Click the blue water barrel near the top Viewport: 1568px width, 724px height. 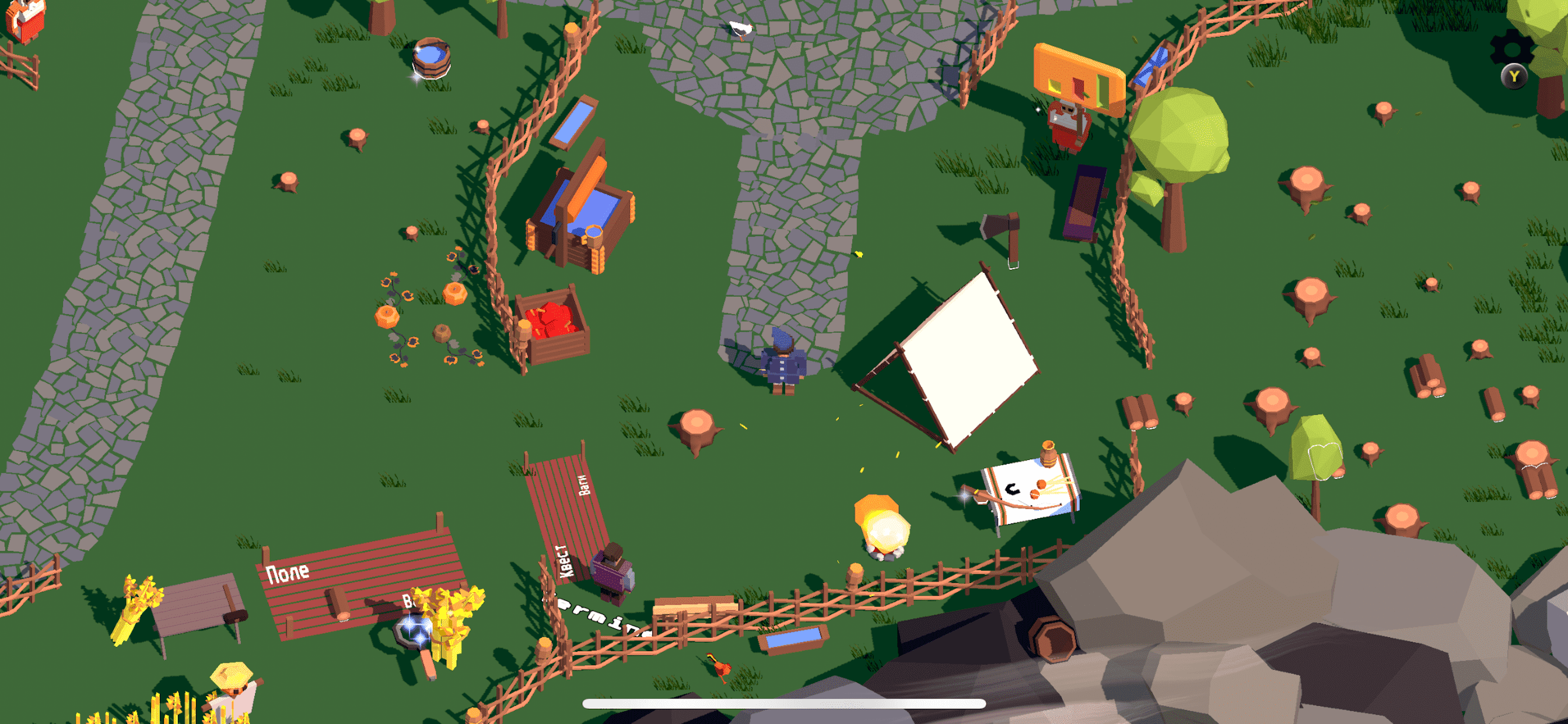coord(432,58)
